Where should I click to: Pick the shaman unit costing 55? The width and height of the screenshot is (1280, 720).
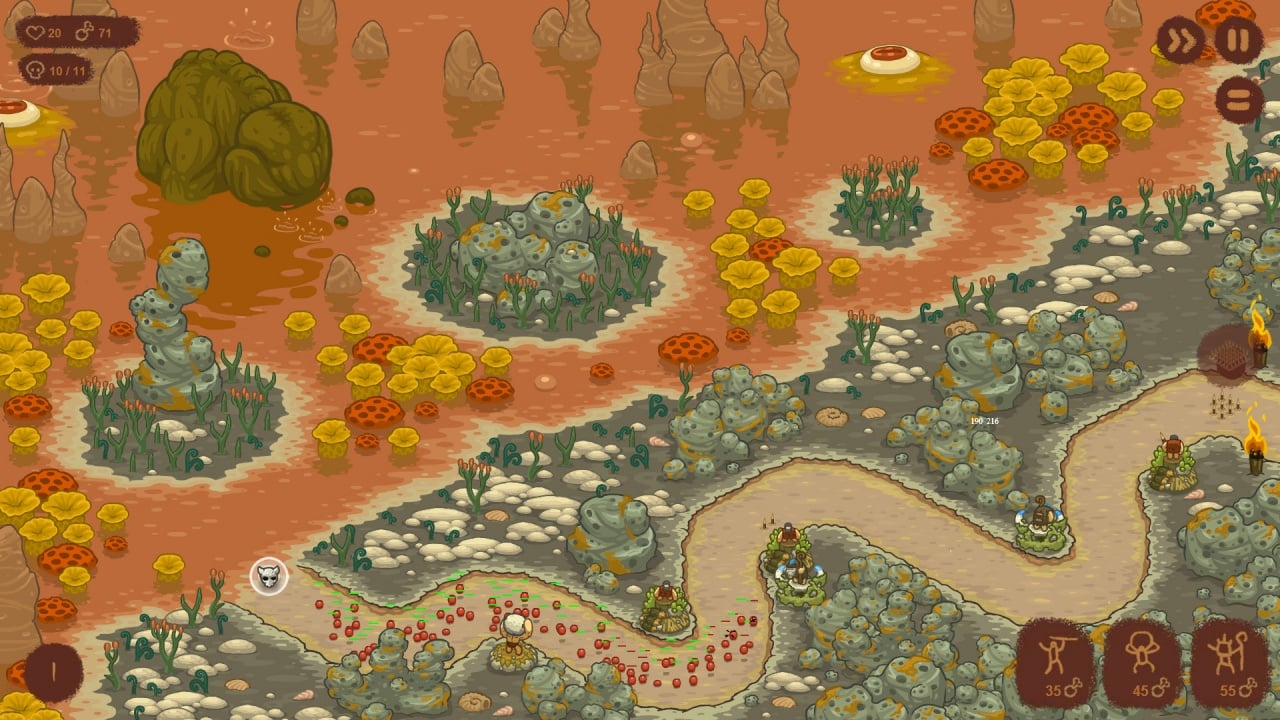click(x=1230, y=662)
